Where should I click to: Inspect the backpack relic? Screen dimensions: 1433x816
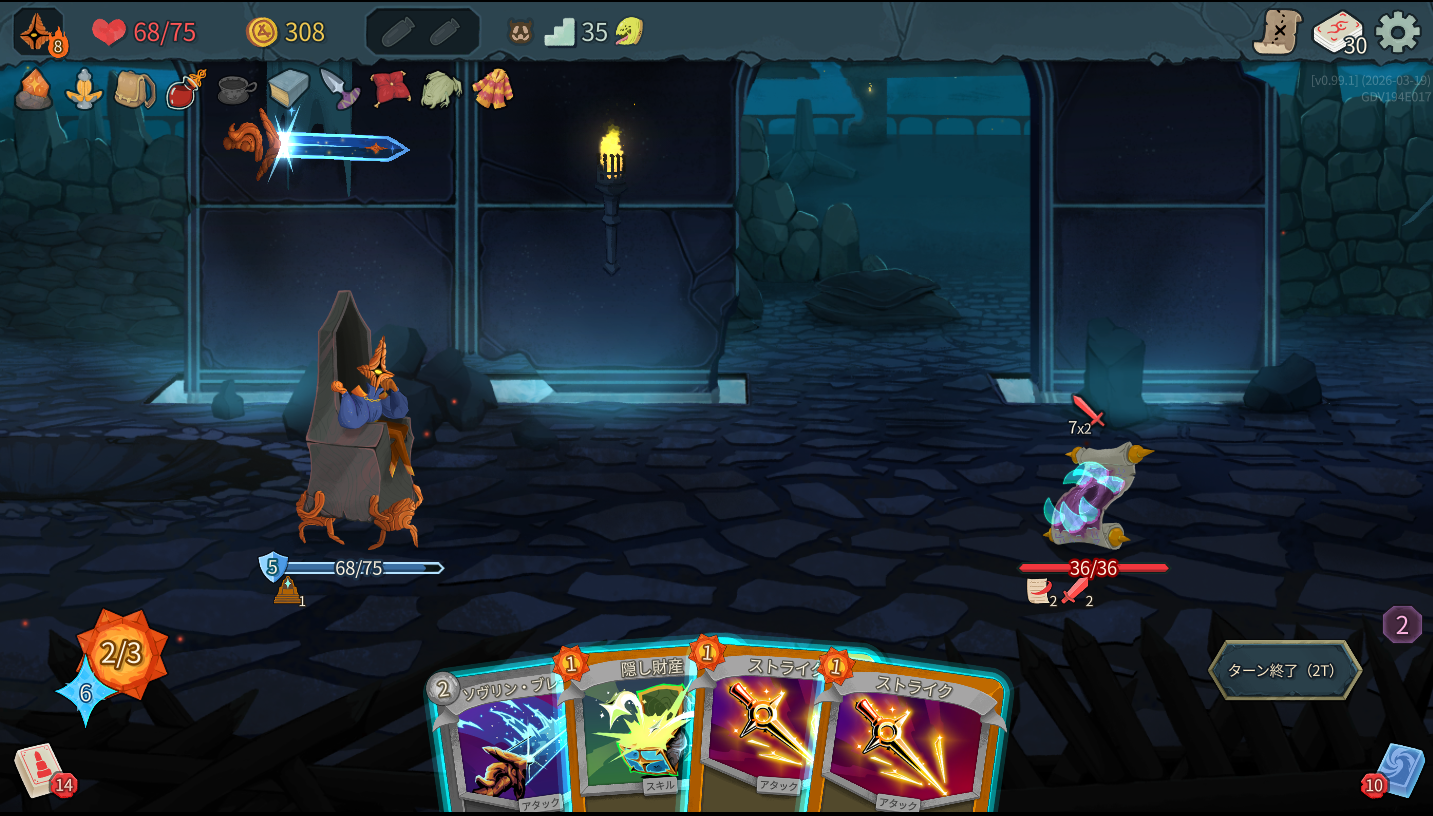(134, 89)
